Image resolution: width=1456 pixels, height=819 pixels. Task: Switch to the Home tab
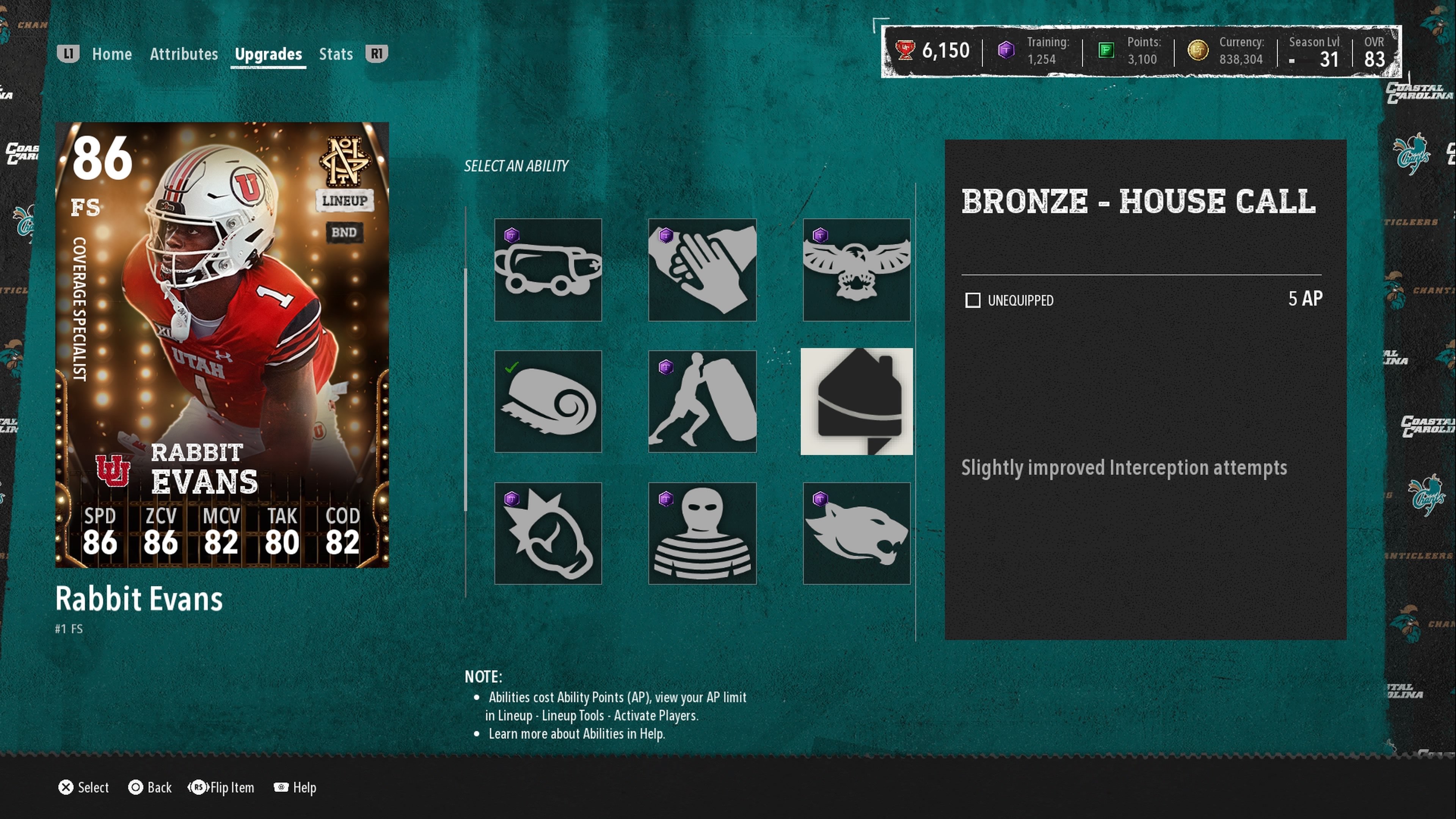tap(111, 54)
